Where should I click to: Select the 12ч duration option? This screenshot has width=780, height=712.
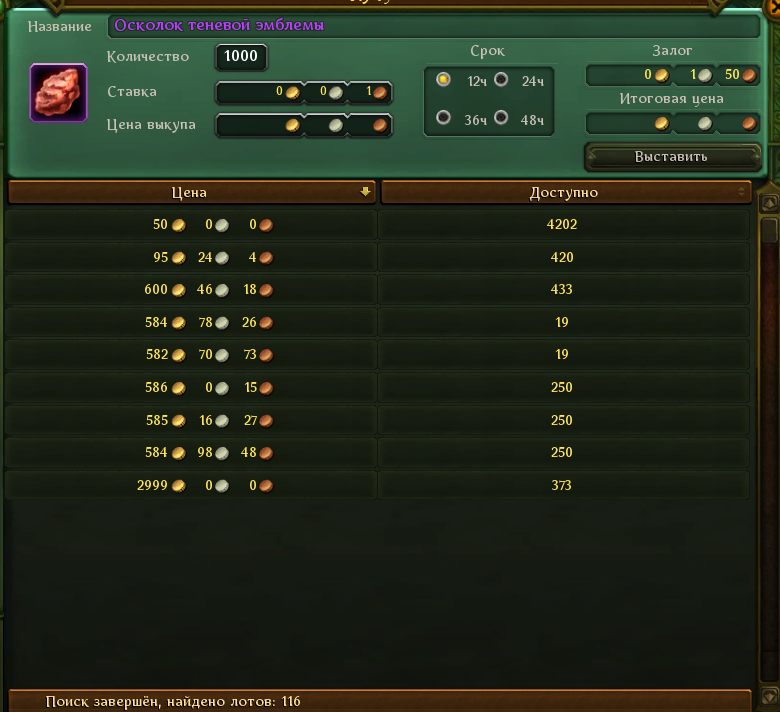click(x=444, y=80)
